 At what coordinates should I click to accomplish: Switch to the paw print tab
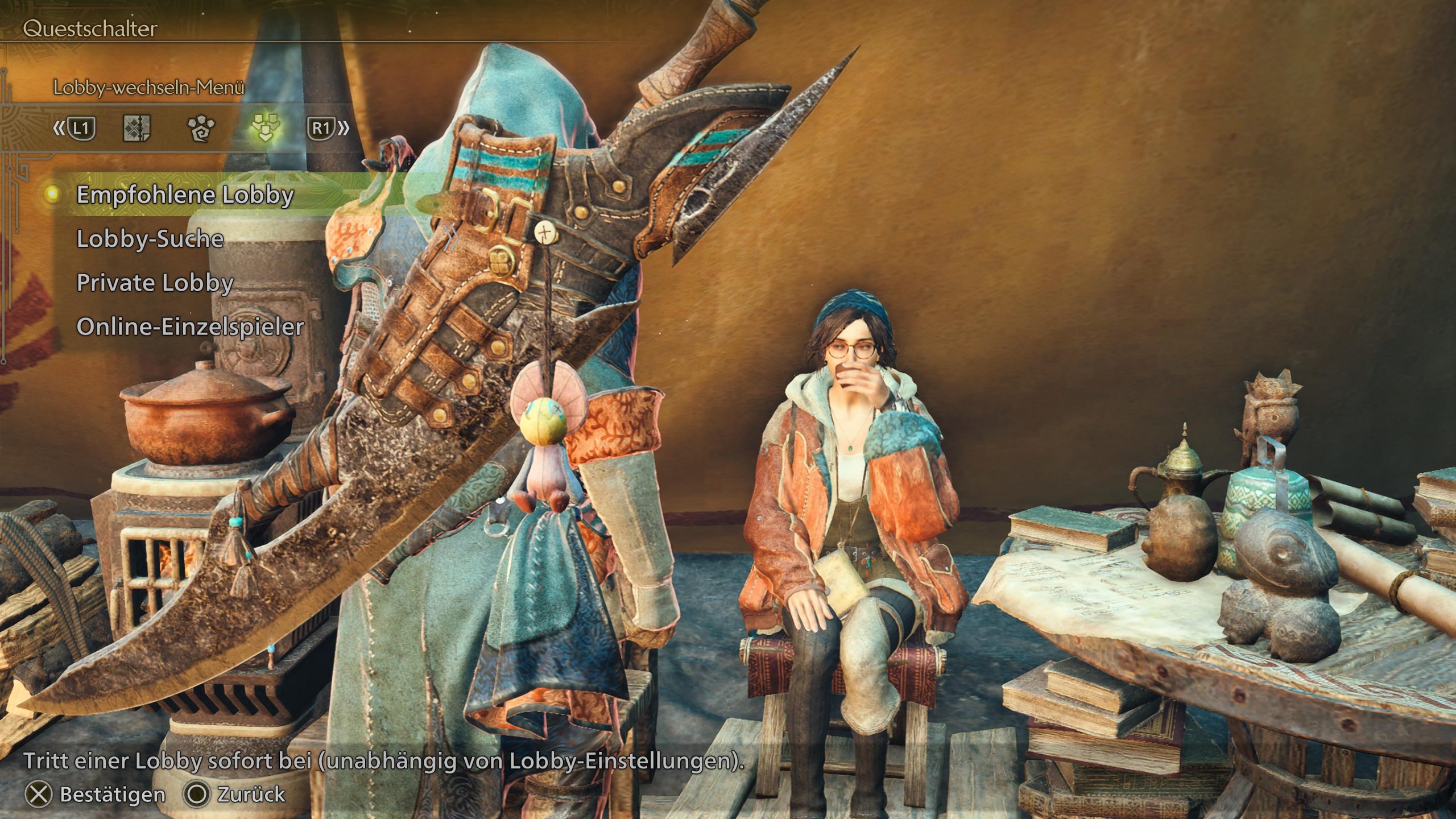pos(201,129)
